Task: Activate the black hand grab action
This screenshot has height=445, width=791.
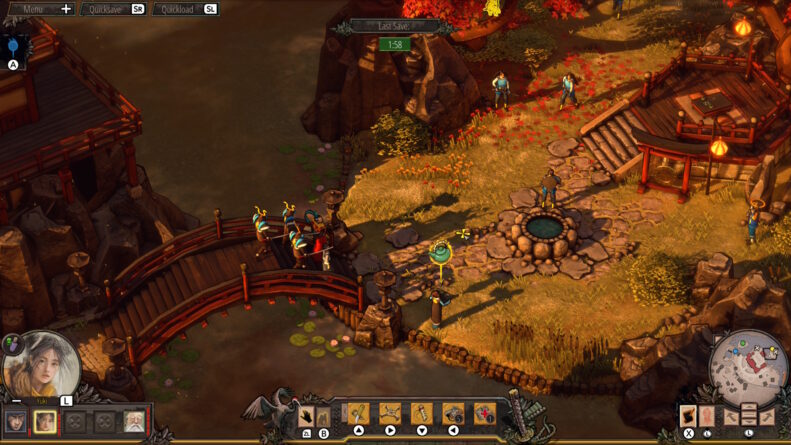Action: click(x=307, y=414)
